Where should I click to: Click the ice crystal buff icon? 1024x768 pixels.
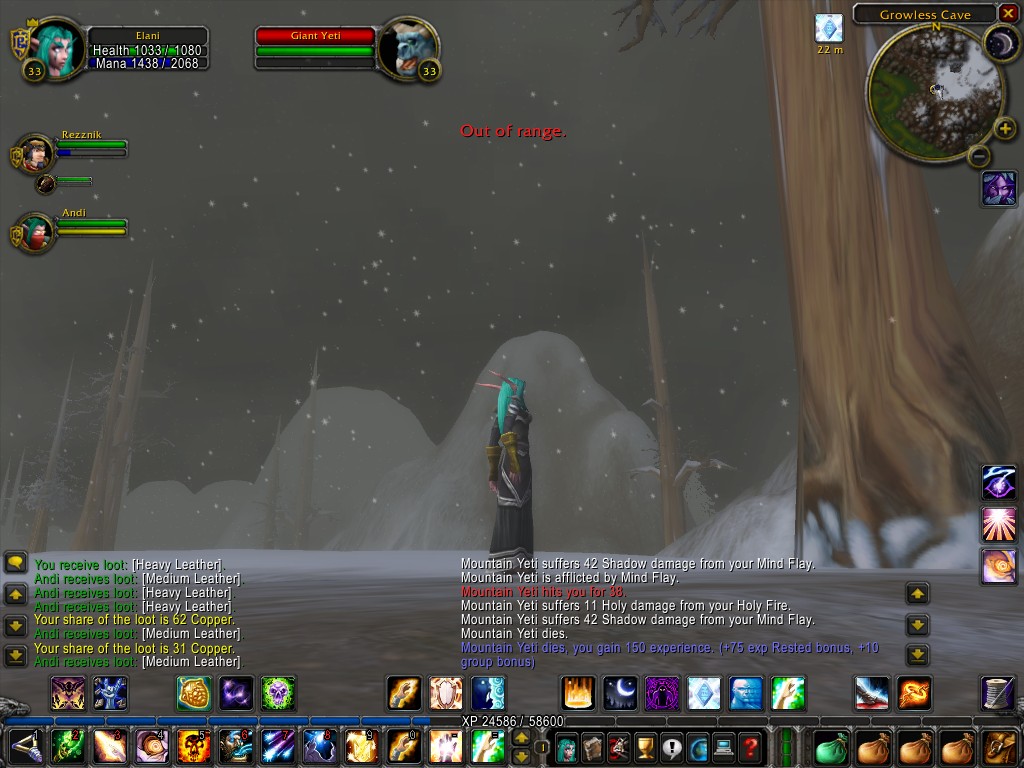point(829,28)
